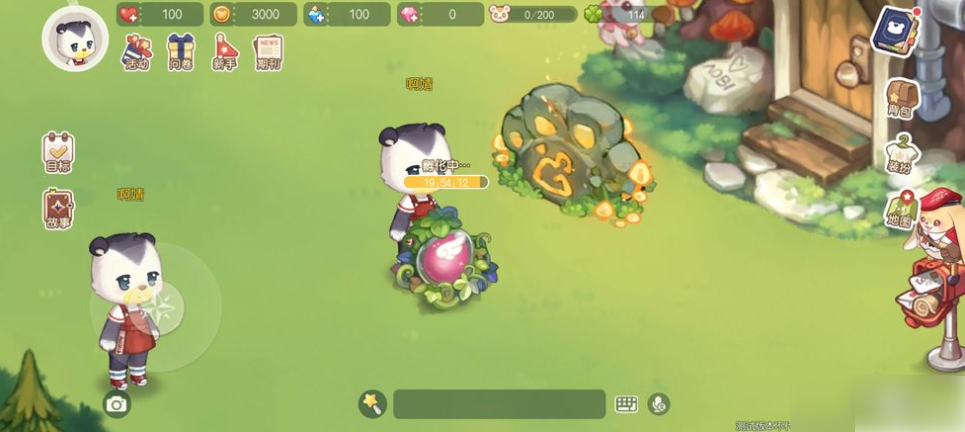Activate the microphone voice button
The image size is (965, 432).
click(x=657, y=404)
